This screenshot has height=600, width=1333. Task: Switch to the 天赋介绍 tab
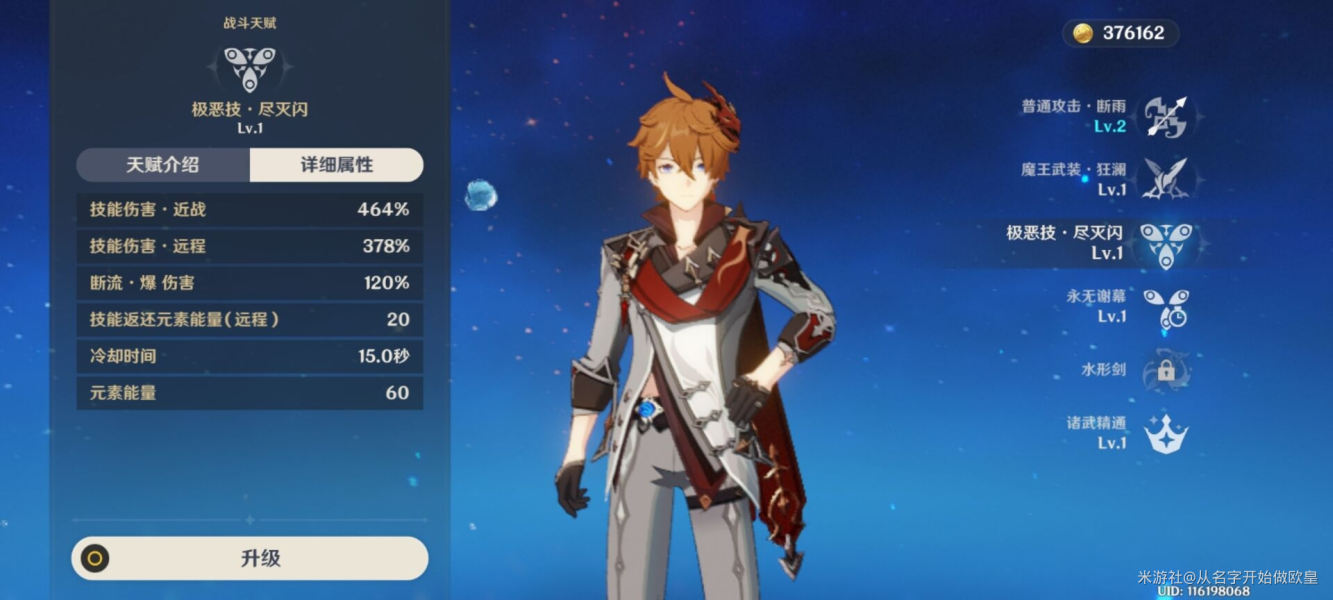click(164, 165)
